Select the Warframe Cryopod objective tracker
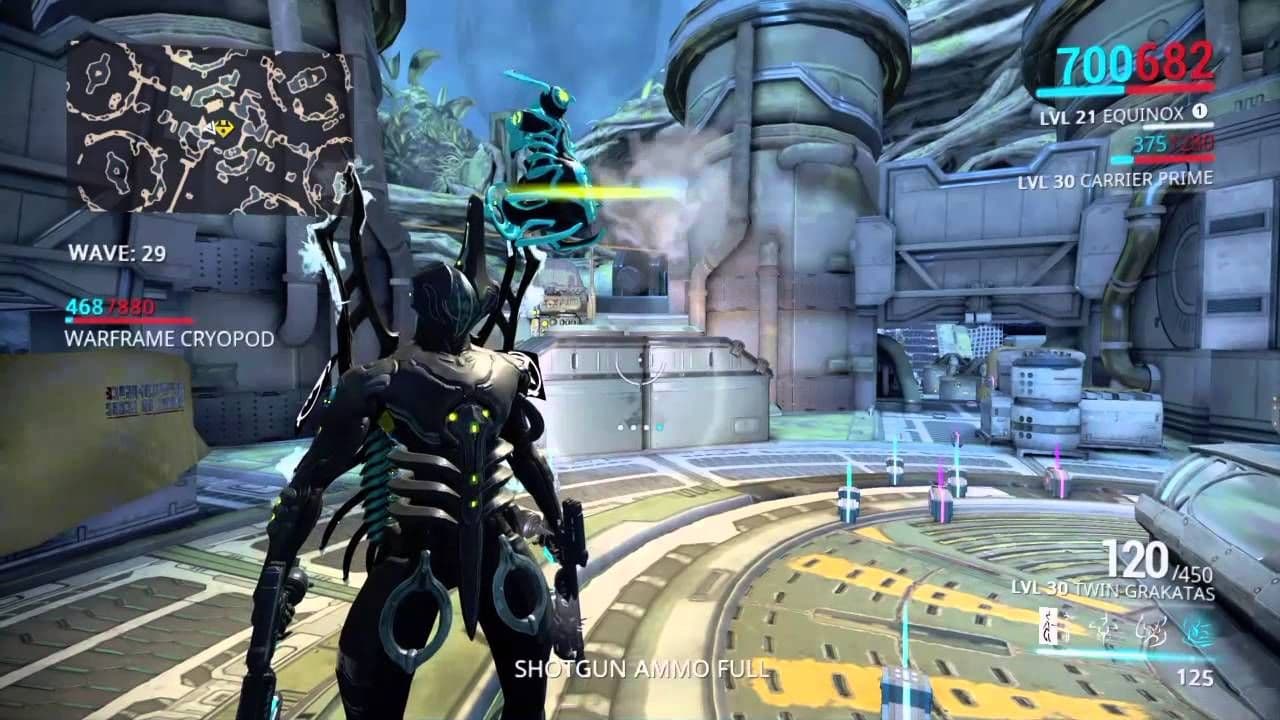The image size is (1280, 720). [168, 338]
